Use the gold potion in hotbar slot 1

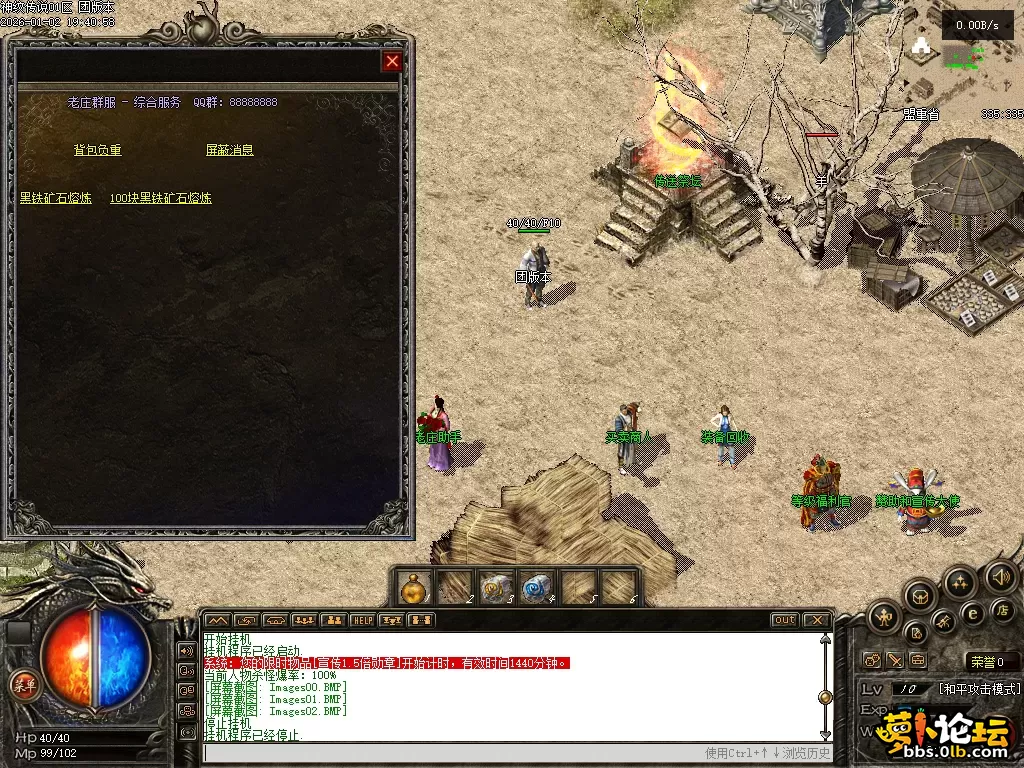[x=414, y=587]
